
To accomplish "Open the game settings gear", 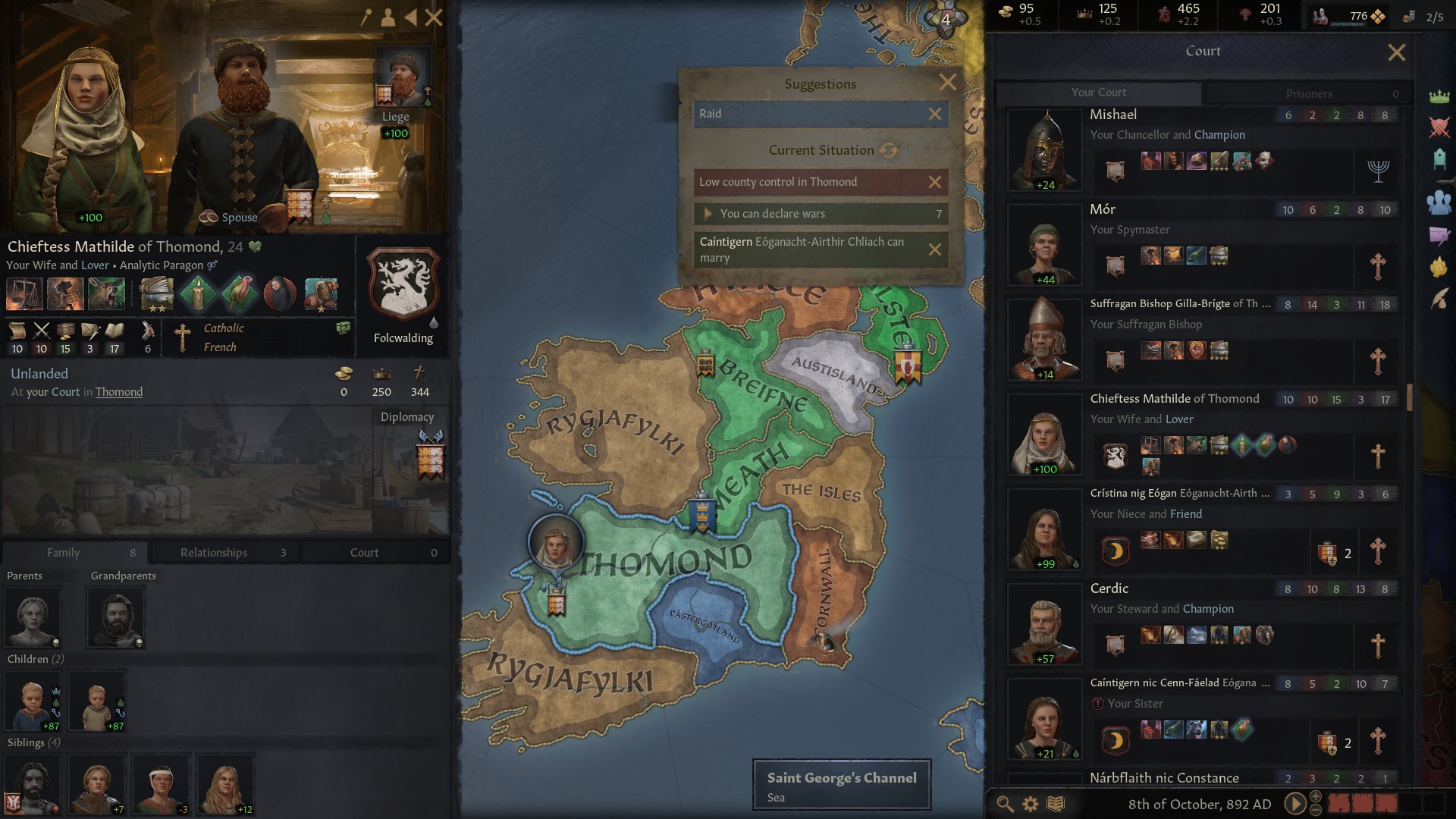I will click(1030, 804).
